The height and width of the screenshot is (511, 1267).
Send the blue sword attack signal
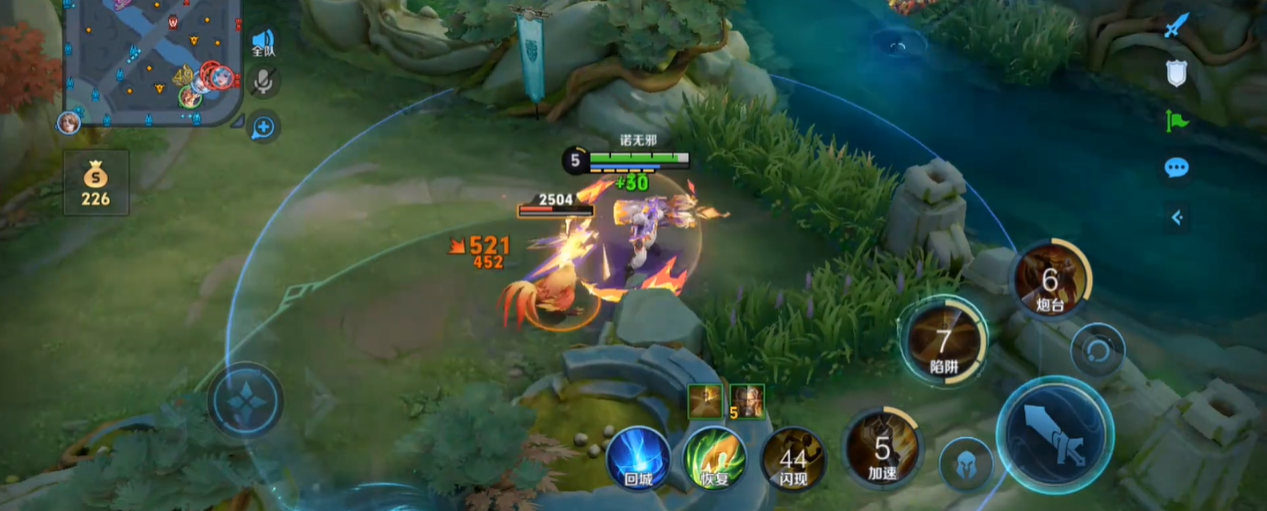(x=1177, y=25)
